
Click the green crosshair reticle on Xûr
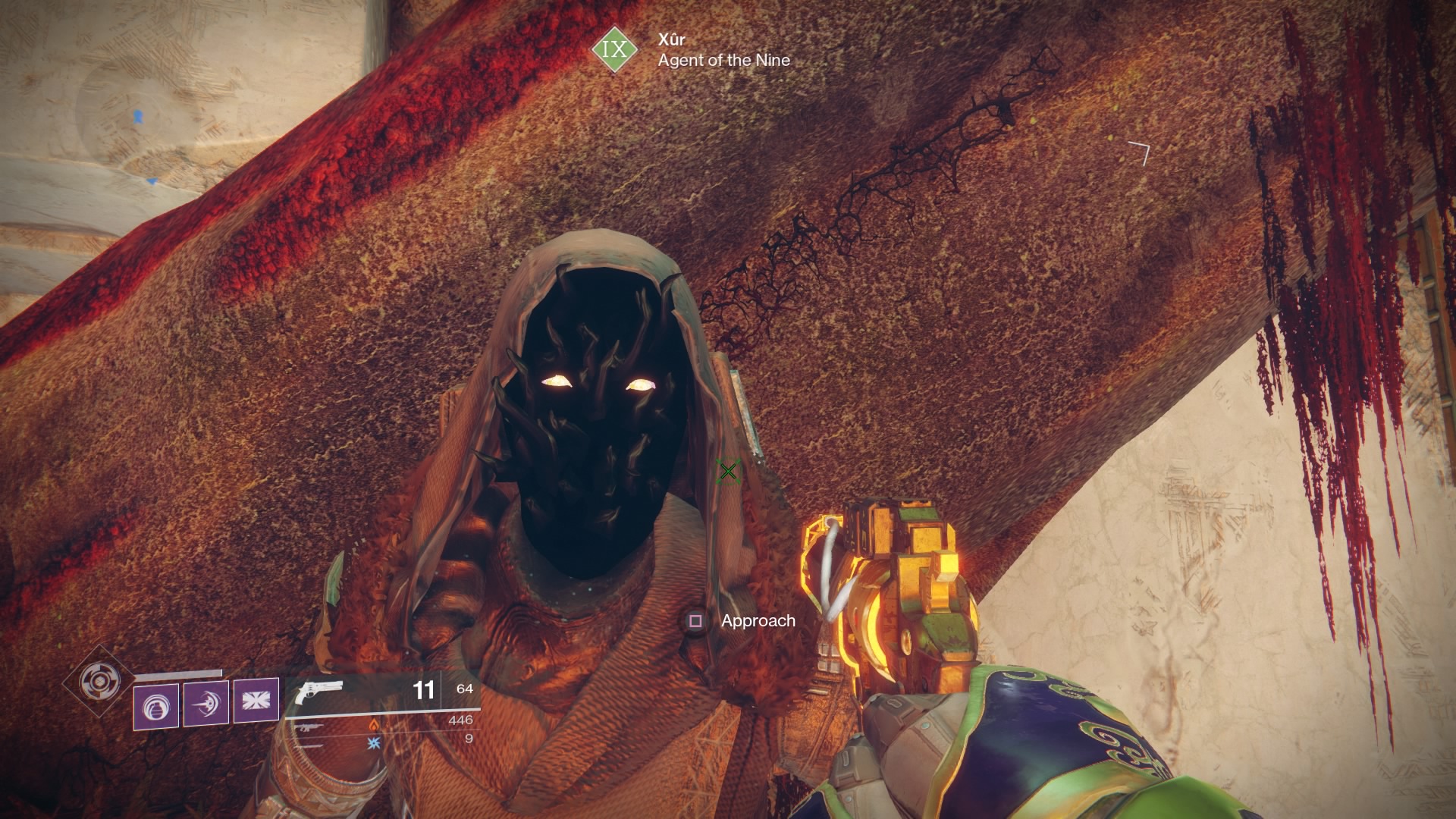729,472
